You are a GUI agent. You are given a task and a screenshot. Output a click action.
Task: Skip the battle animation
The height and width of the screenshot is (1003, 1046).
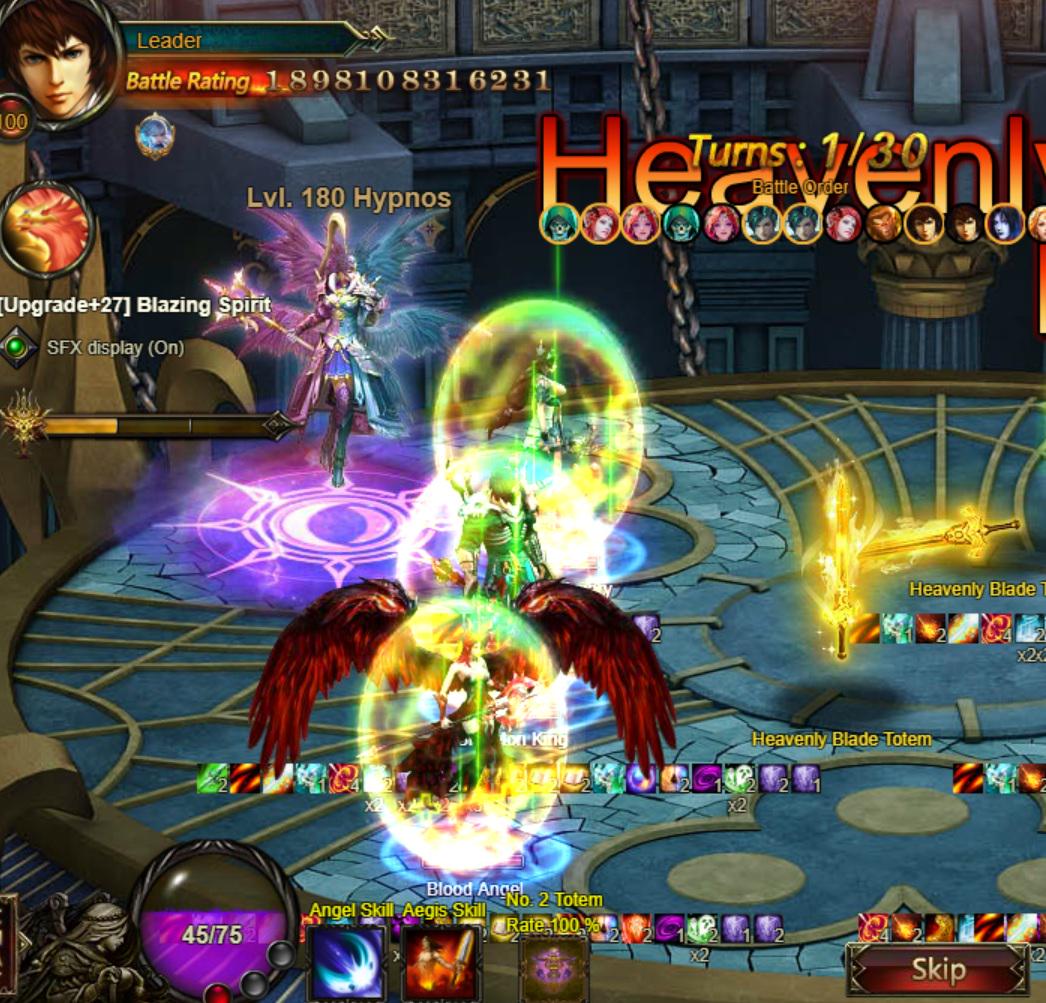937,969
